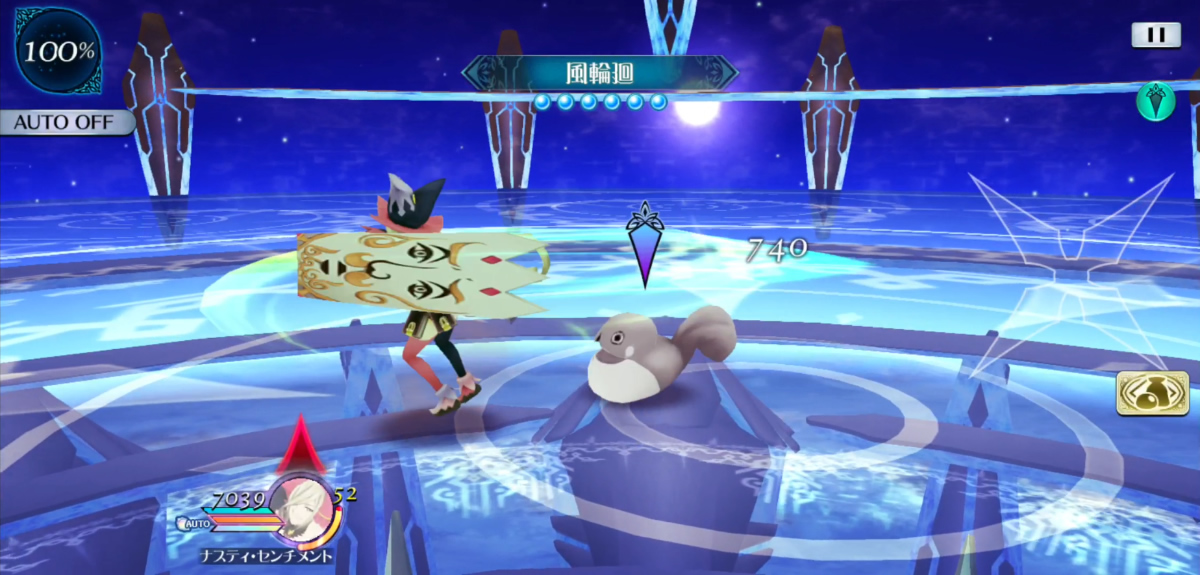Pause the battle
Viewport: 1200px width, 575px height.
coord(1156,35)
